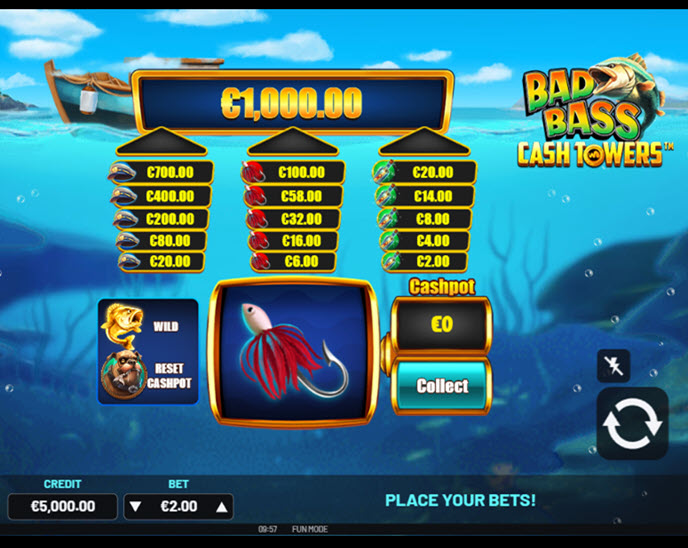This screenshot has width=688, height=548.
Task: Decrease the bet with the down arrow
Action: 138,507
